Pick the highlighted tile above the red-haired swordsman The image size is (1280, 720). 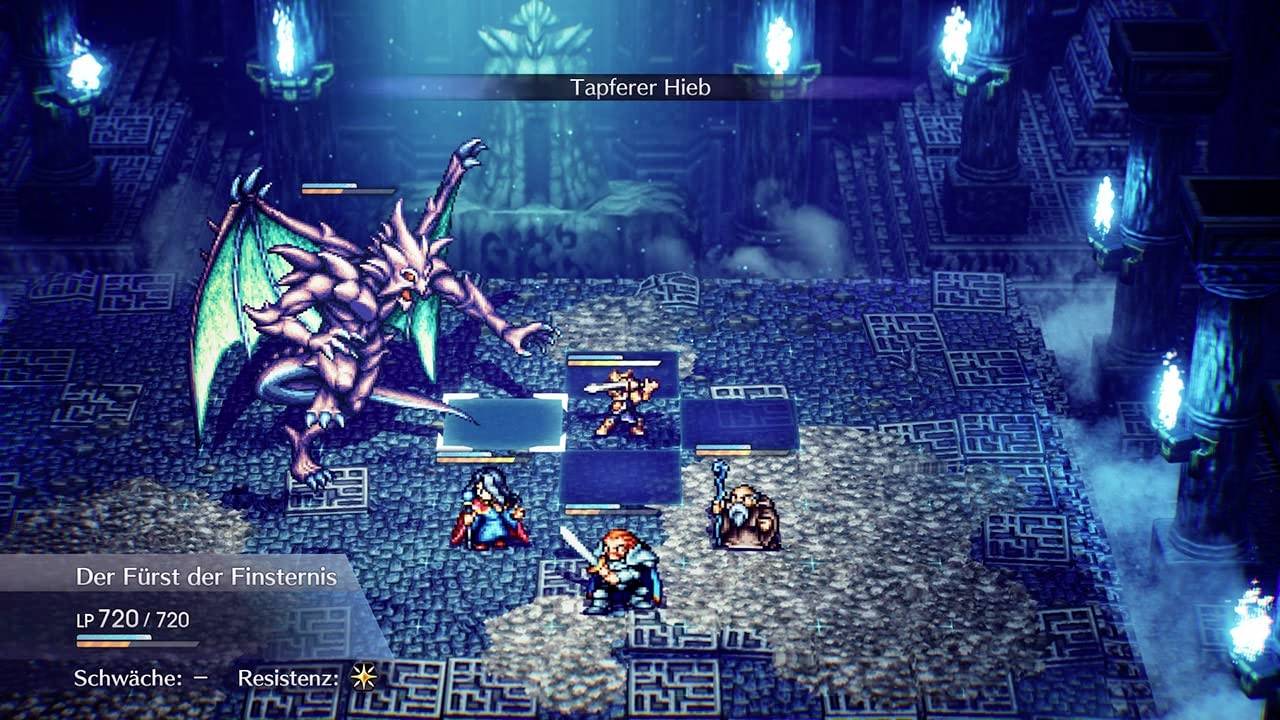click(x=621, y=477)
